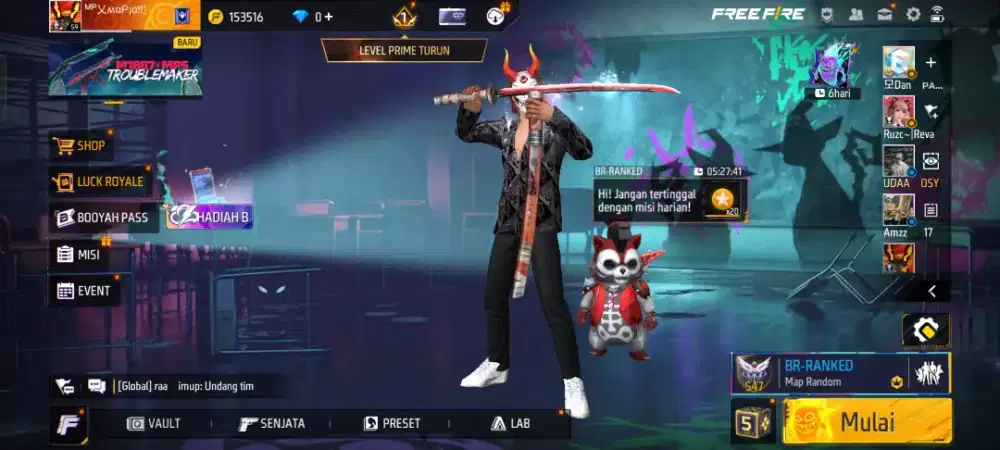
Task: Open the mail inbox envelope icon
Action: (885, 14)
